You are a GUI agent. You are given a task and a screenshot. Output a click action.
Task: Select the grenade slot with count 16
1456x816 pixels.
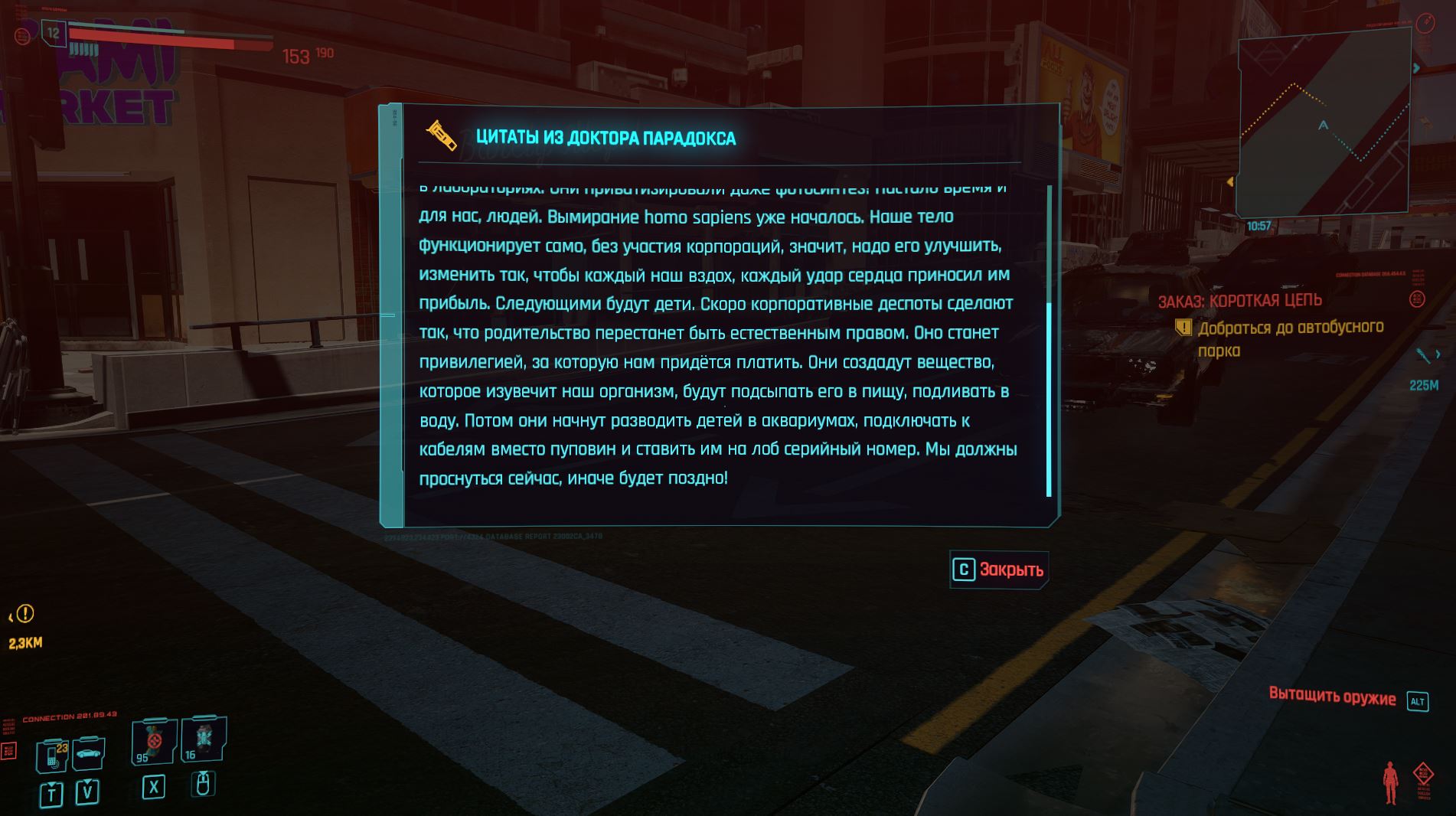204,739
